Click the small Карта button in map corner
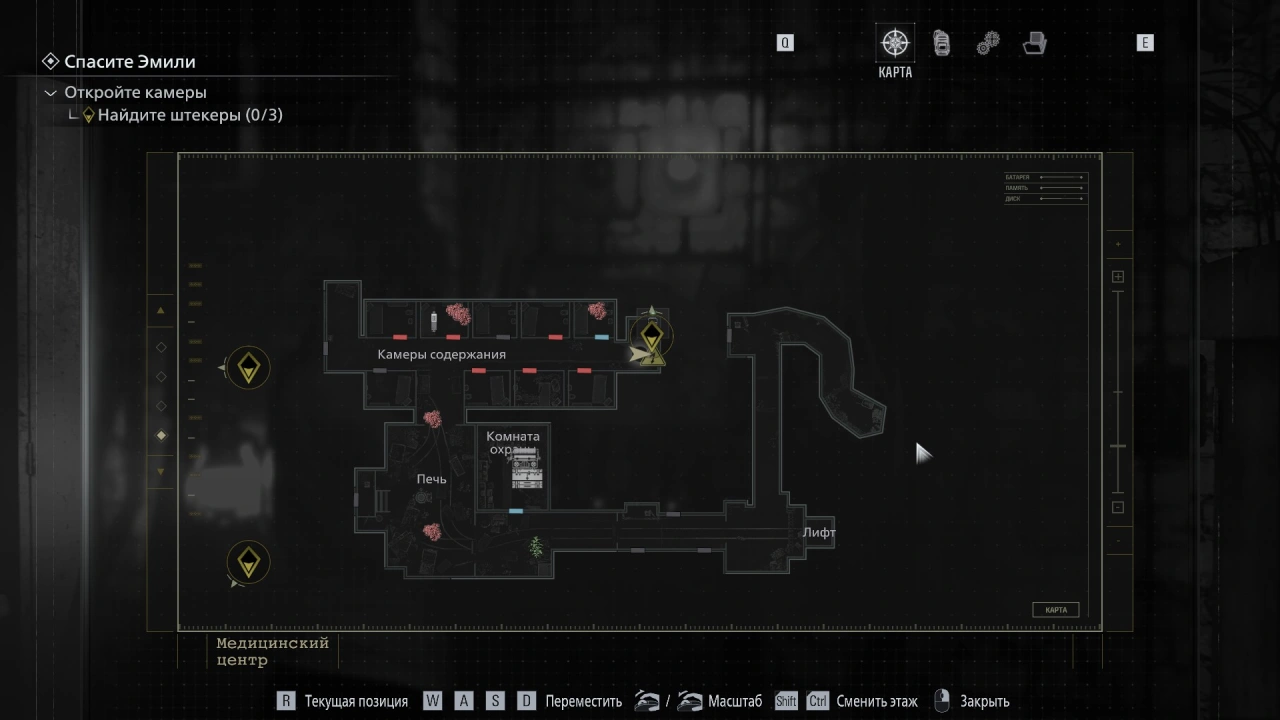The height and width of the screenshot is (720, 1280). tap(1055, 610)
